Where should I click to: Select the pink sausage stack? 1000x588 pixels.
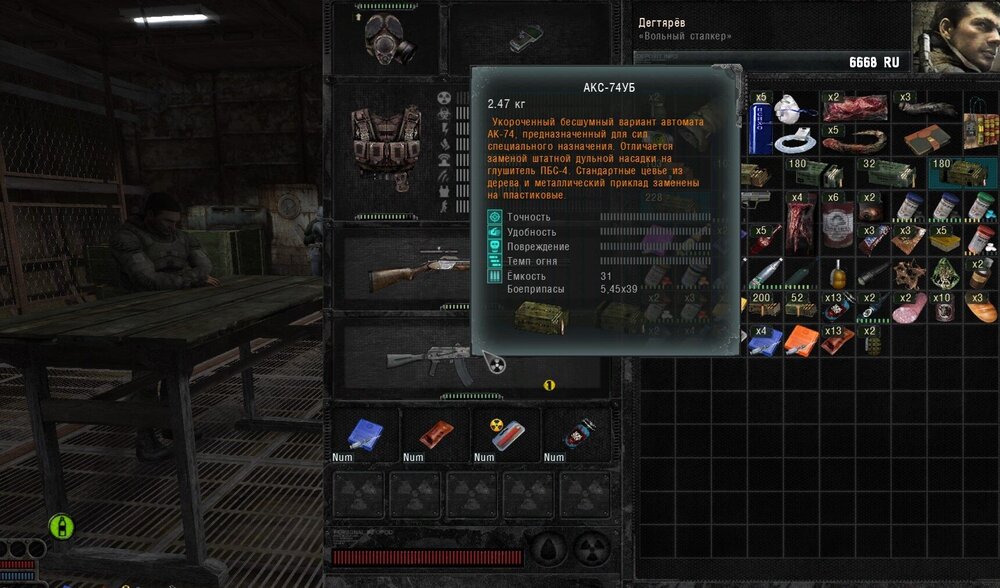coord(911,309)
